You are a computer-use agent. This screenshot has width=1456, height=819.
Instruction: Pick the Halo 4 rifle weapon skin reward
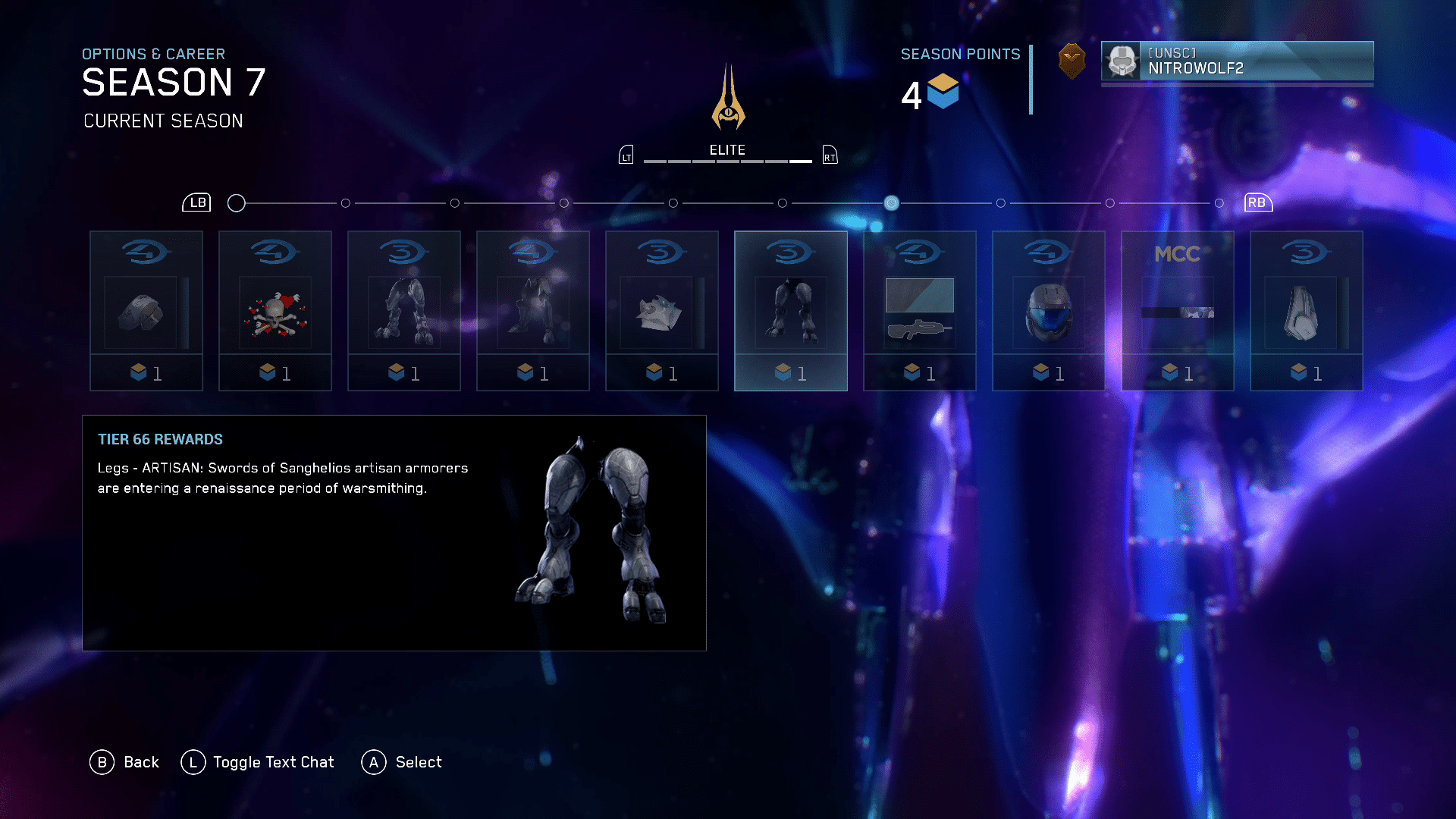[919, 311]
